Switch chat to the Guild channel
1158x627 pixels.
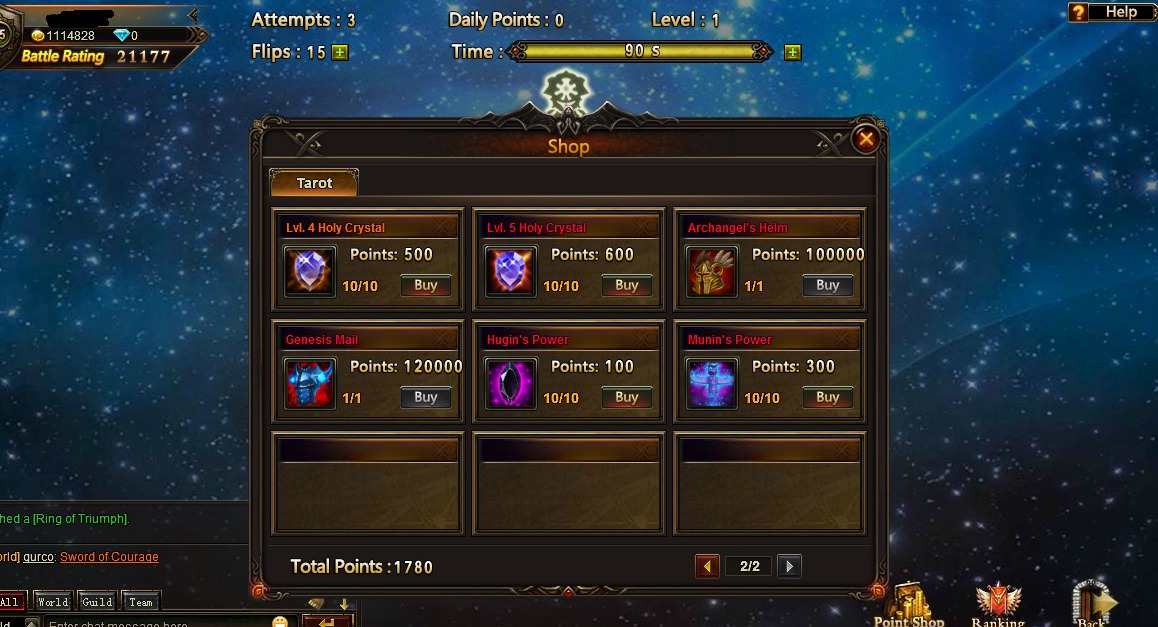point(97,602)
